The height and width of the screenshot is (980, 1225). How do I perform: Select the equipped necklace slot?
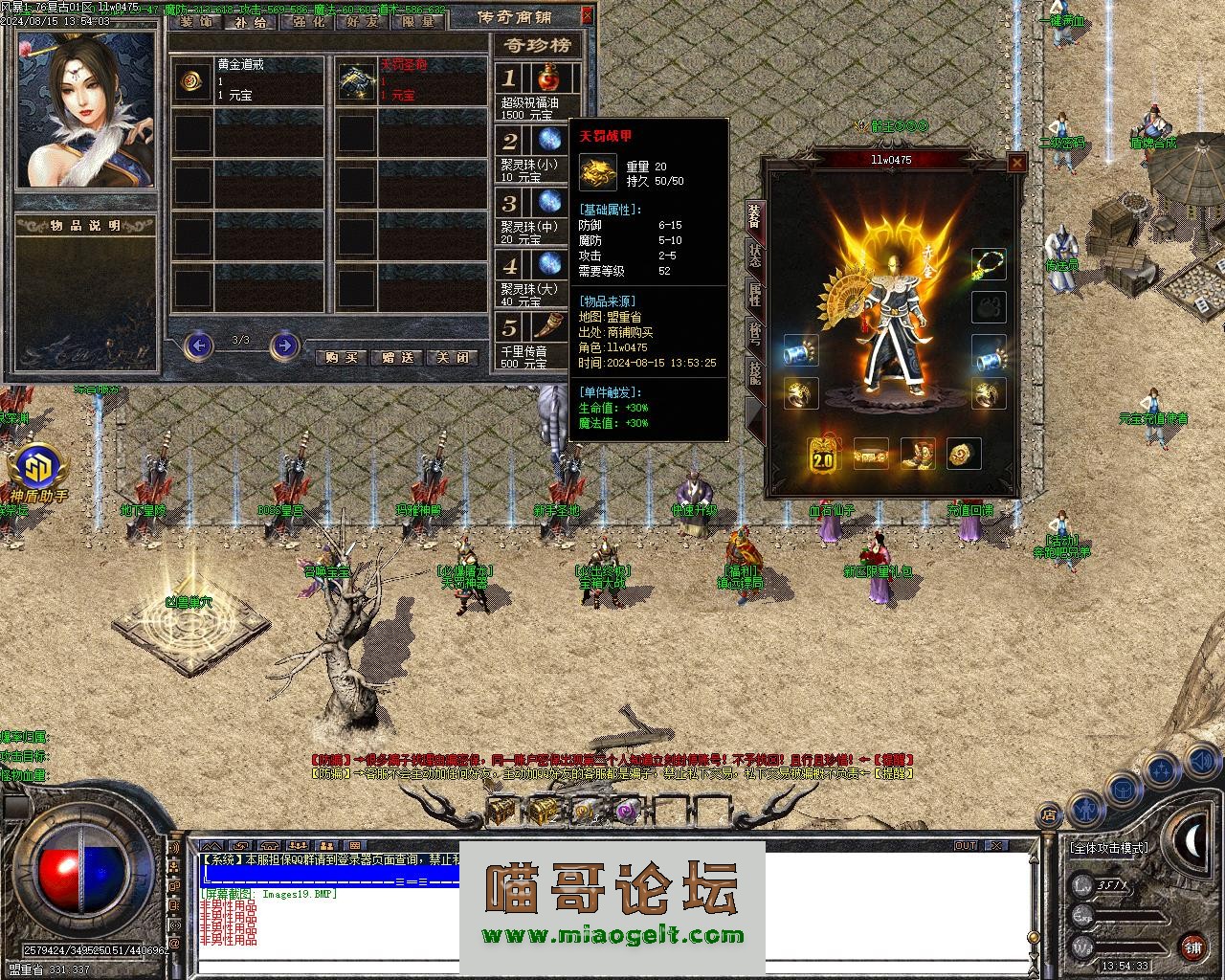(x=989, y=264)
